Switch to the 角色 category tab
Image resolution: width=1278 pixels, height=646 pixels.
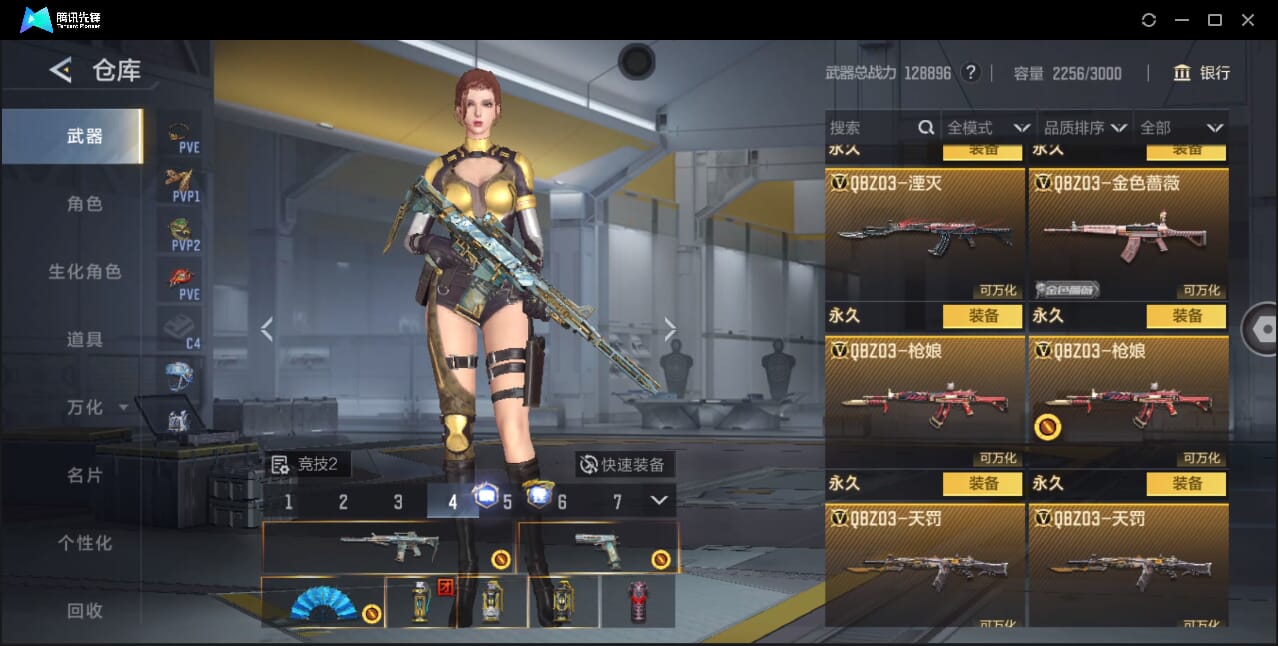click(x=85, y=204)
